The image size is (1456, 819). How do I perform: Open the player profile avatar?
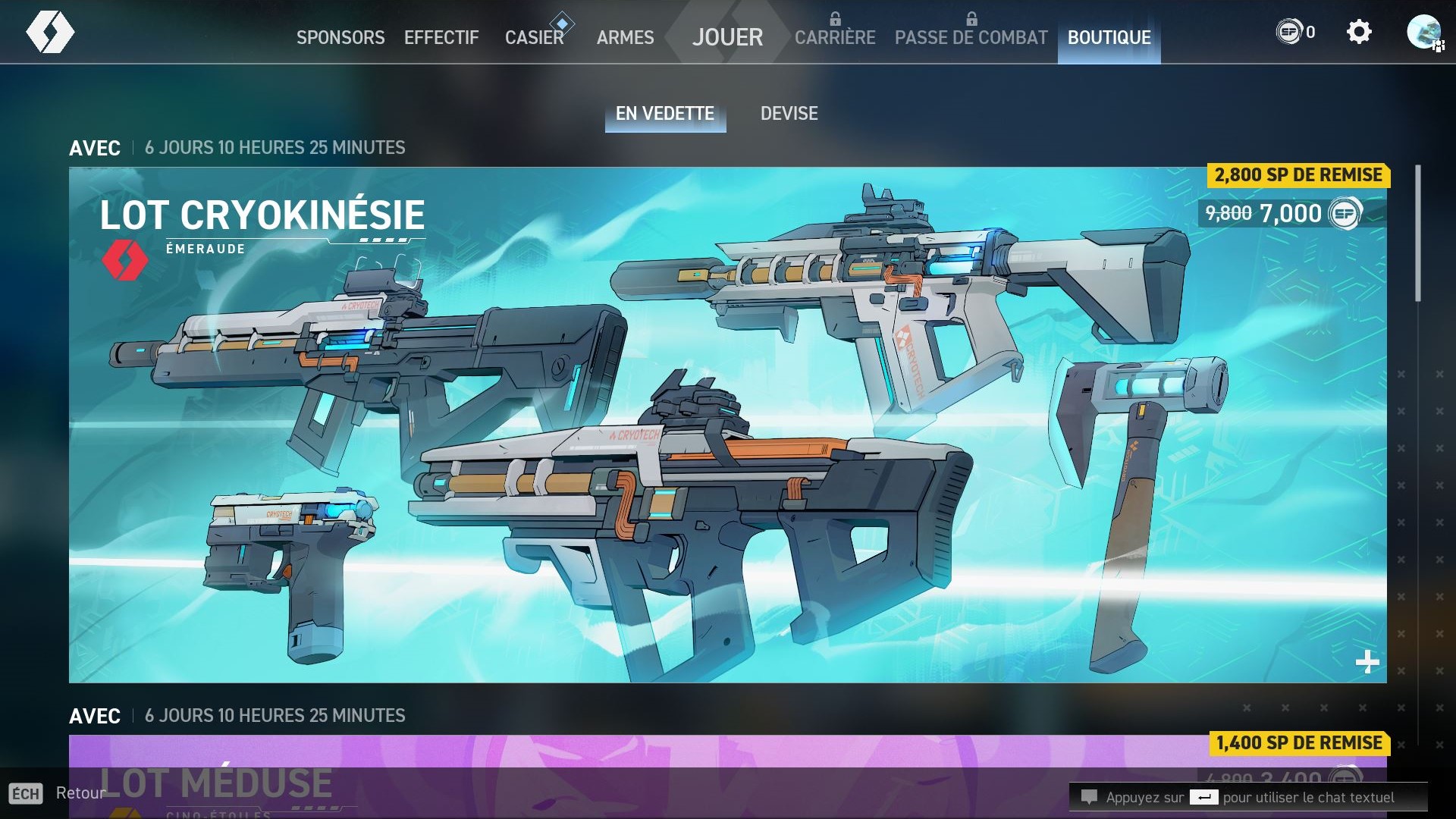[x=1423, y=32]
